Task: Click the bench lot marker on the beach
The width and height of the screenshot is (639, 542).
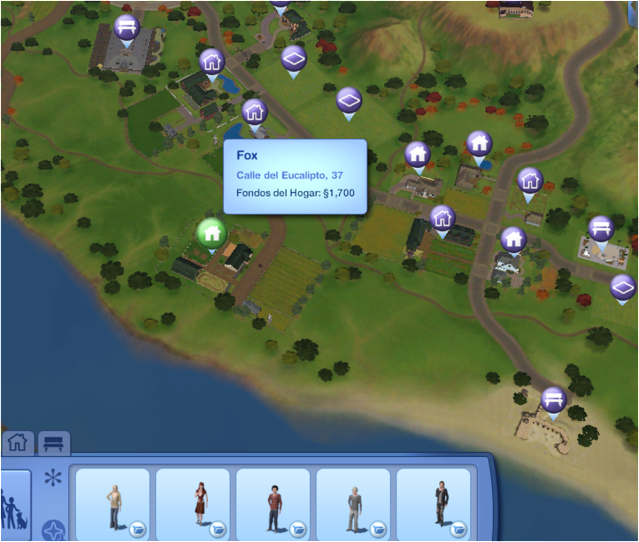Action: (553, 401)
